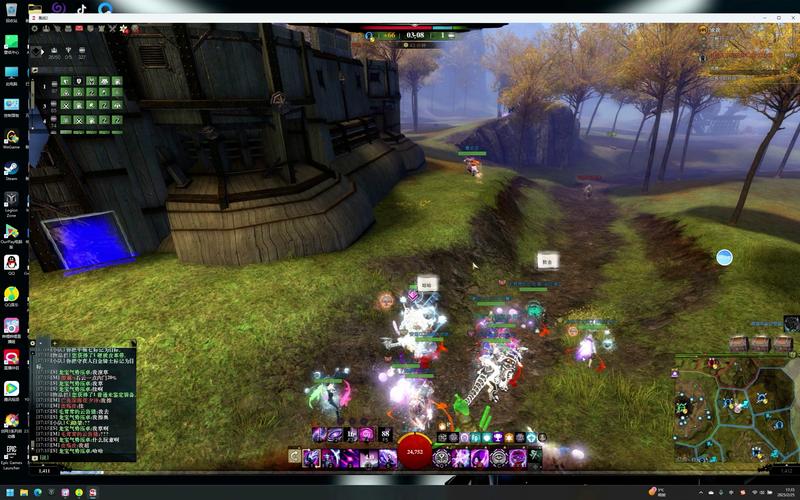Close the game window
This screenshot has width=800, height=500.
pyautogui.click(x=791, y=18)
